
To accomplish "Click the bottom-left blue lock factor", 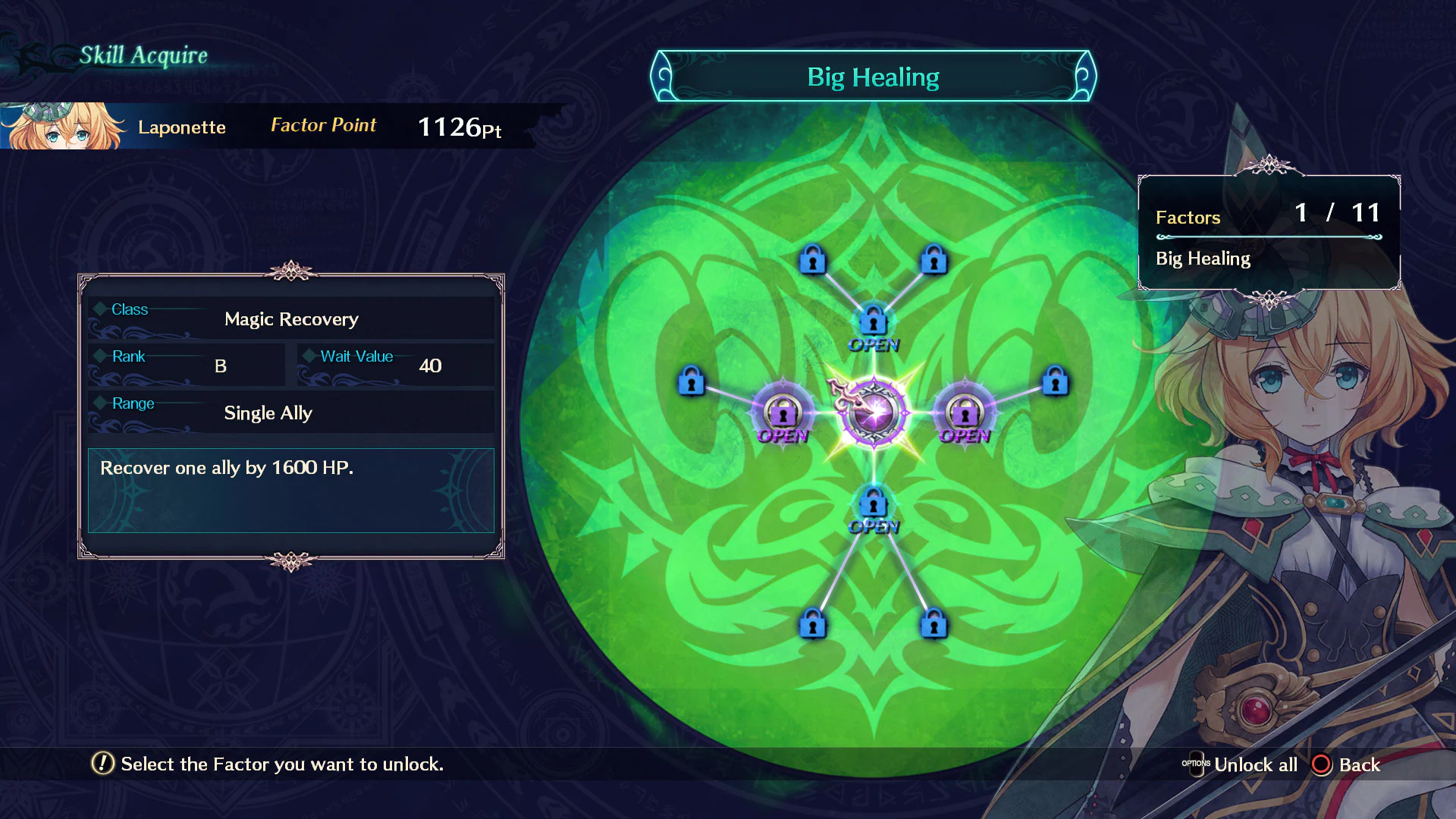I will click(814, 626).
